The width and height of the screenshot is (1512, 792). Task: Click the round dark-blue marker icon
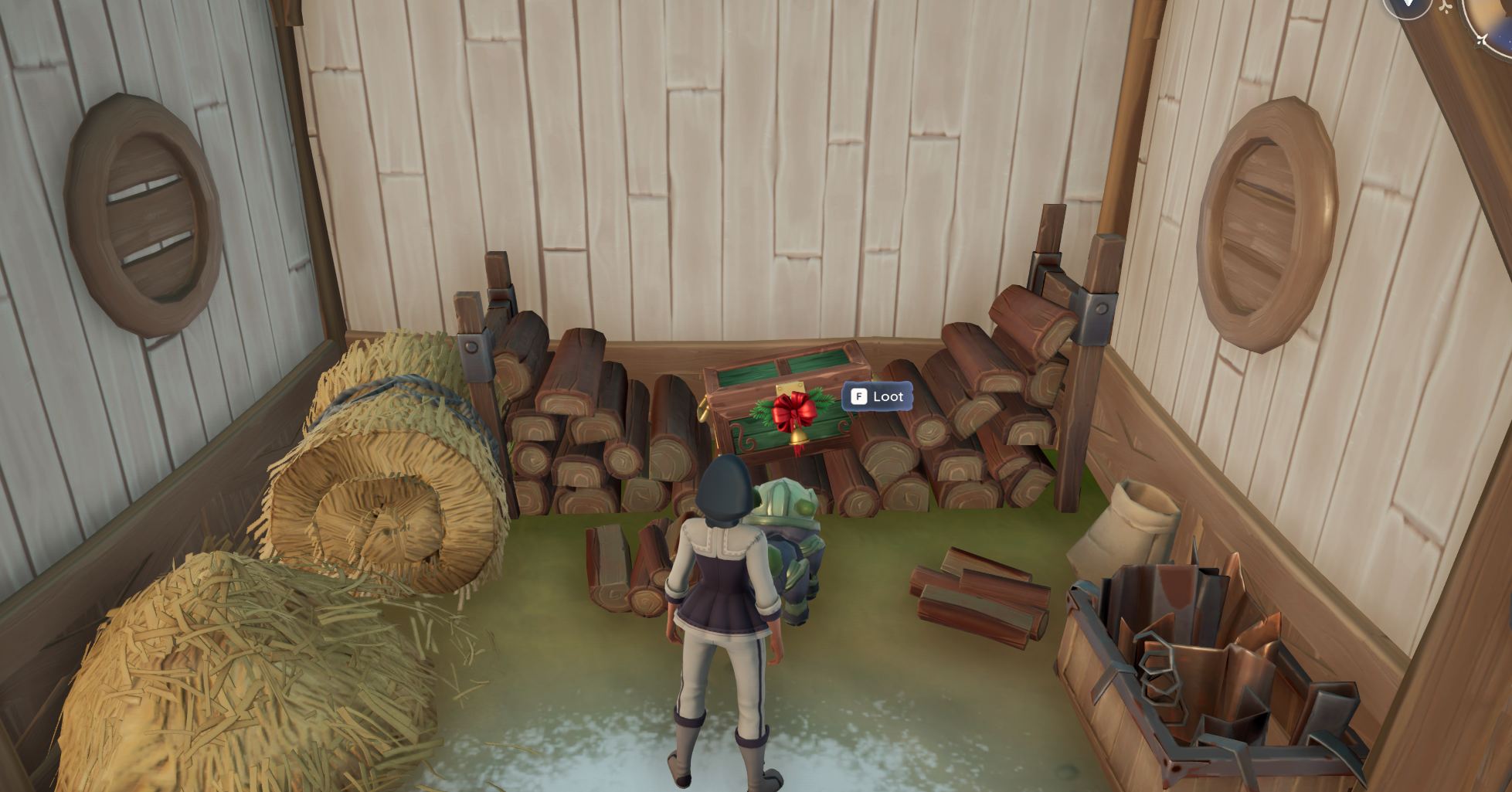point(1407,6)
